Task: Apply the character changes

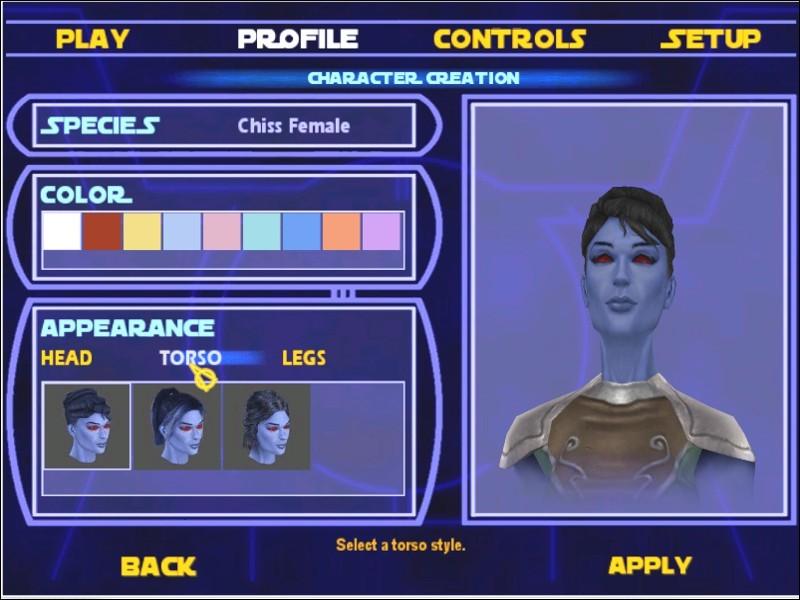Action: (x=650, y=566)
